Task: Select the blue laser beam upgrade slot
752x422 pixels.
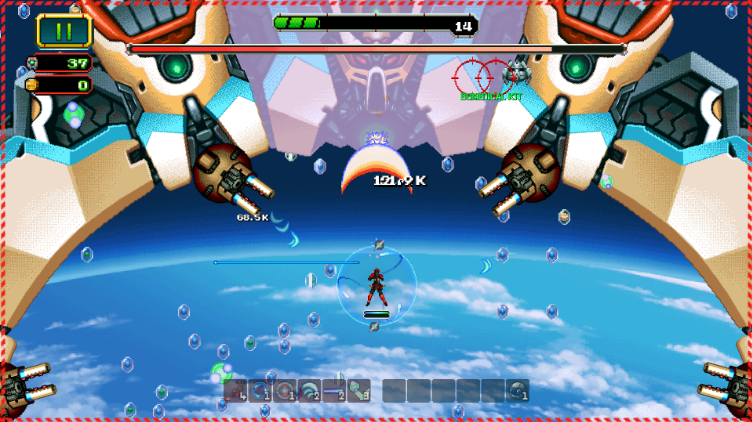Action: [334, 390]
